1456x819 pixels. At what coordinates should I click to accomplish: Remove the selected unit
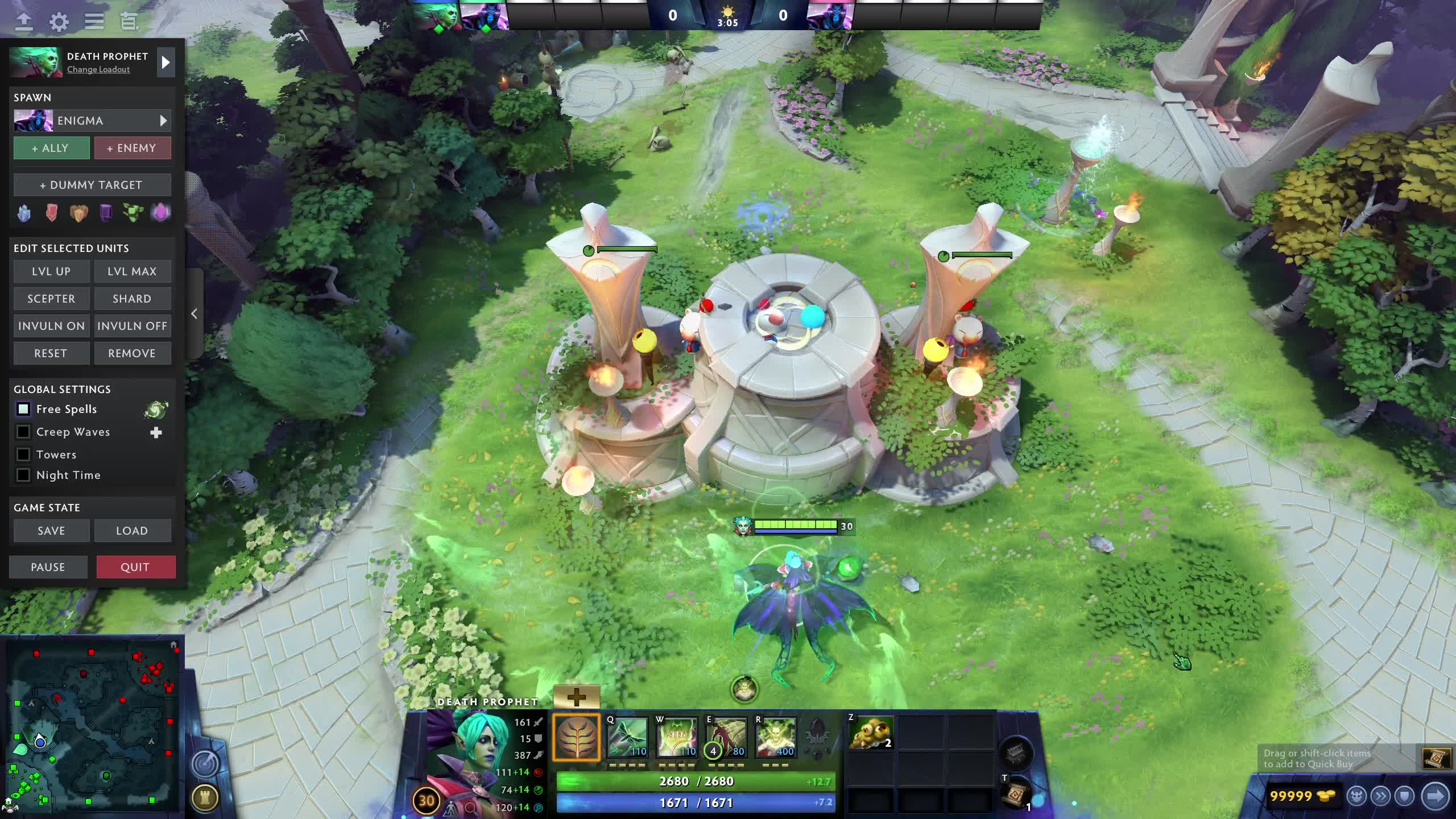(132, 353)
